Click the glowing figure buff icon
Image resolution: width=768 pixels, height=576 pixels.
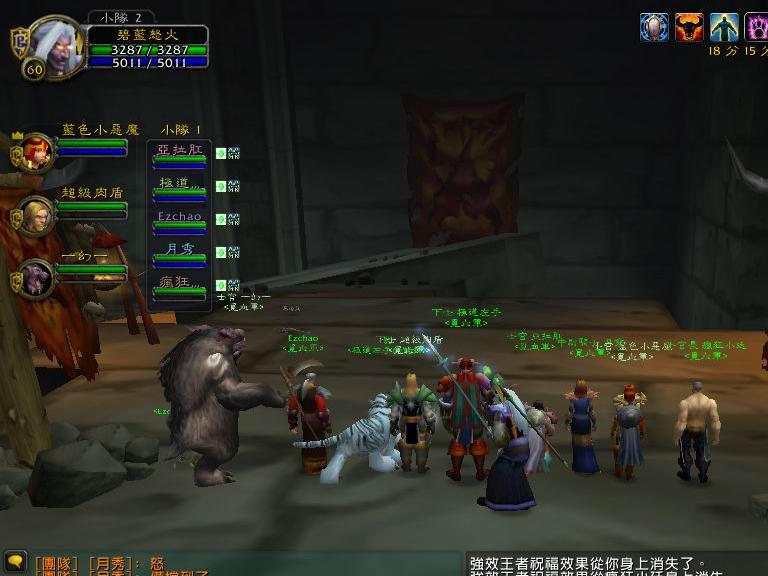[724, 27]
